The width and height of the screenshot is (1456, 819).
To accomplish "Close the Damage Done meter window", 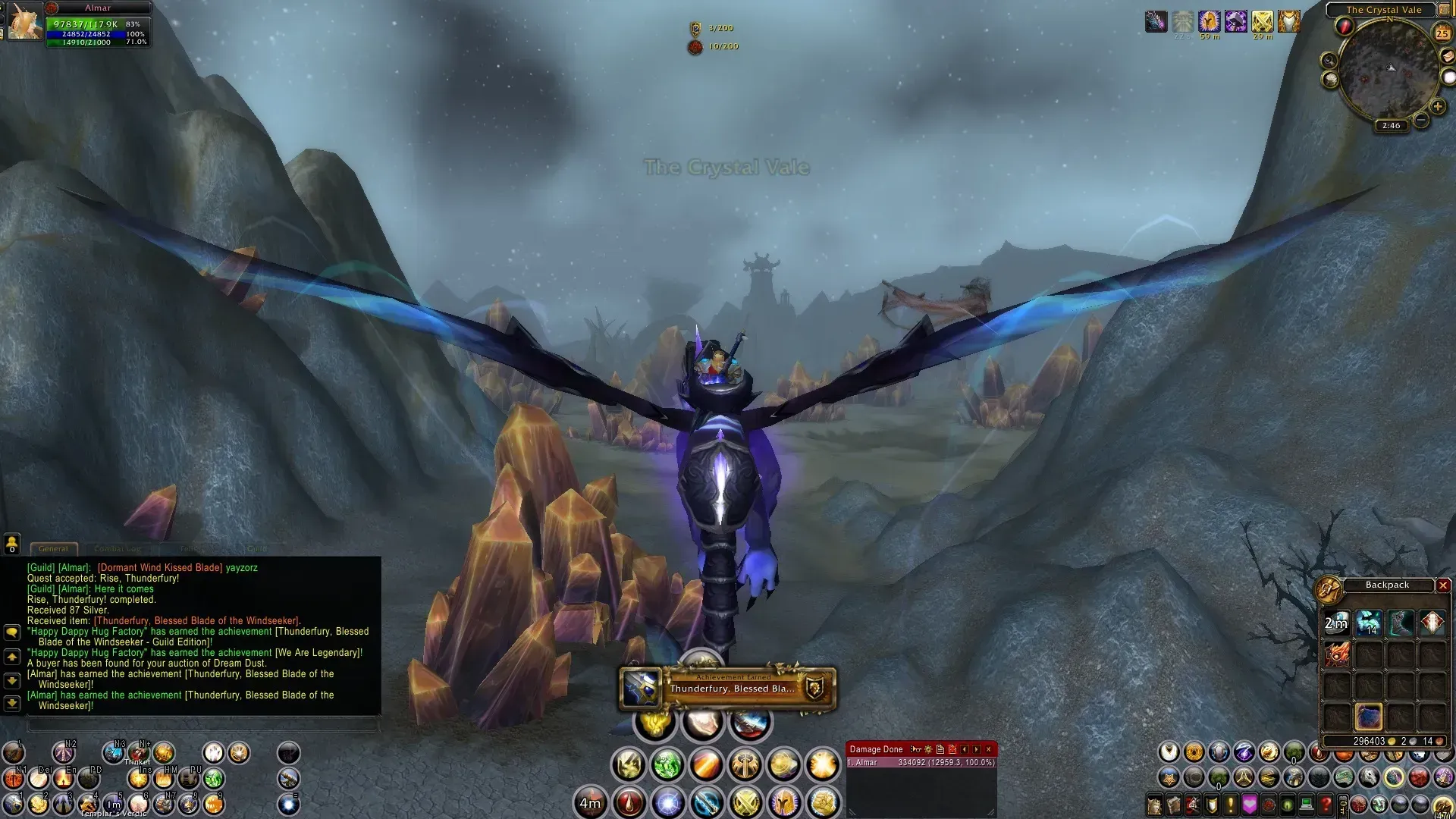I will pos(988,749).
